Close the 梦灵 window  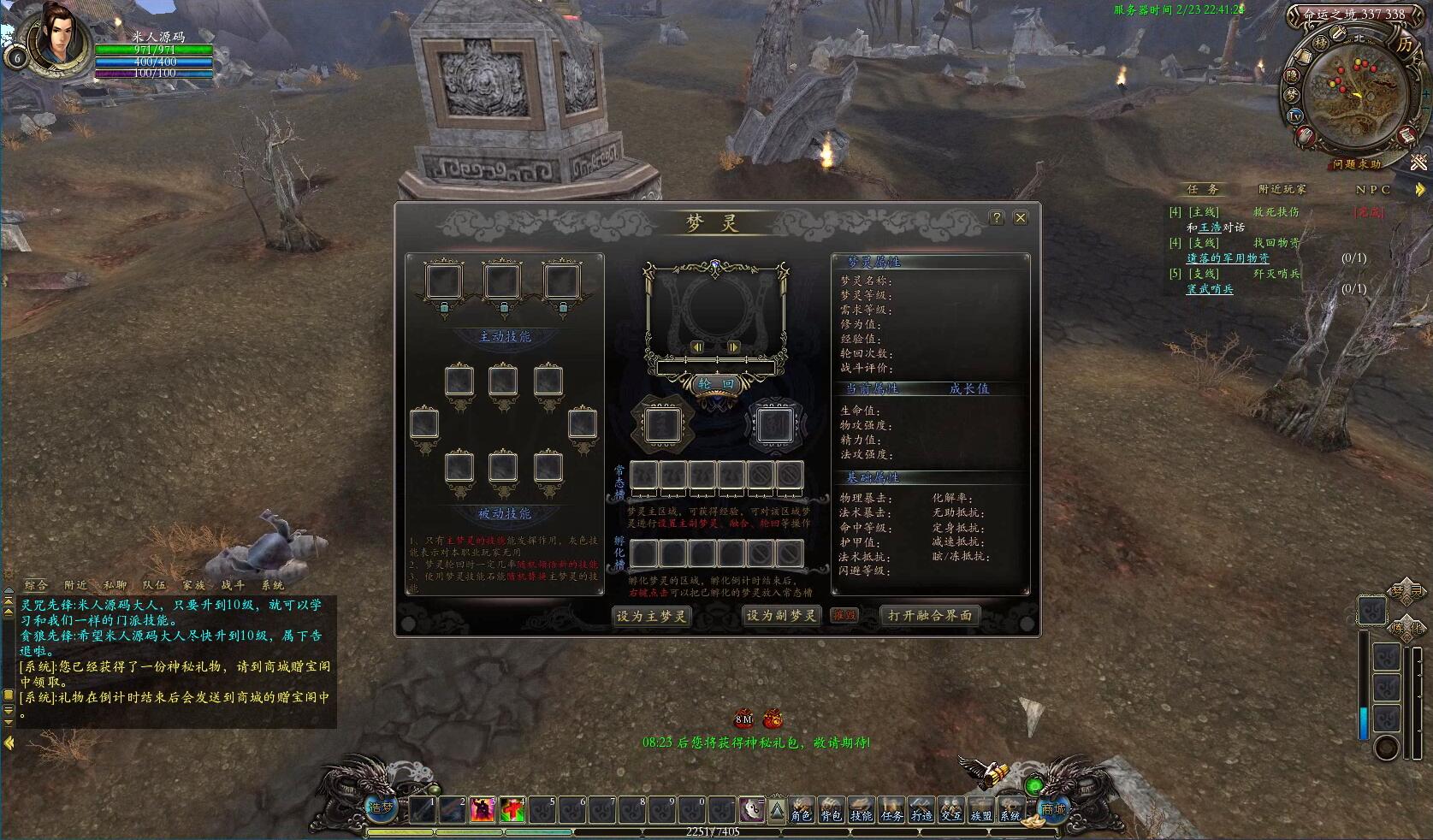(1020, 218)
